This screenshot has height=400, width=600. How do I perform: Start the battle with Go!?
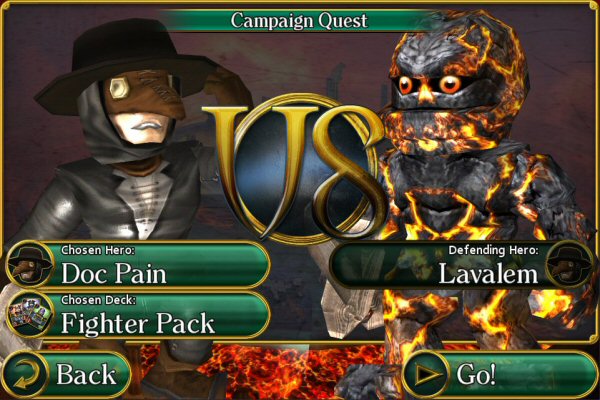500,375
